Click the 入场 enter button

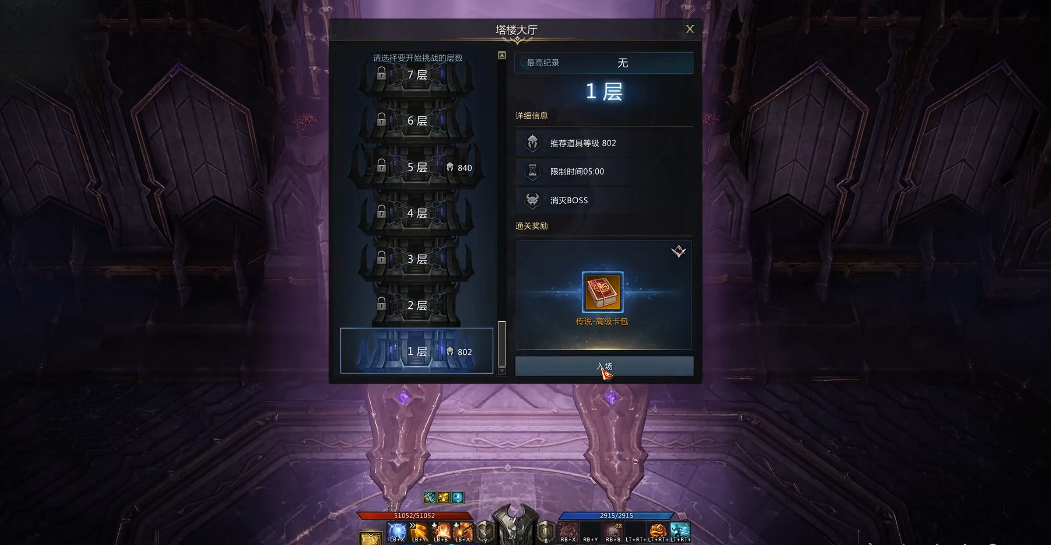tap(604, 366)
